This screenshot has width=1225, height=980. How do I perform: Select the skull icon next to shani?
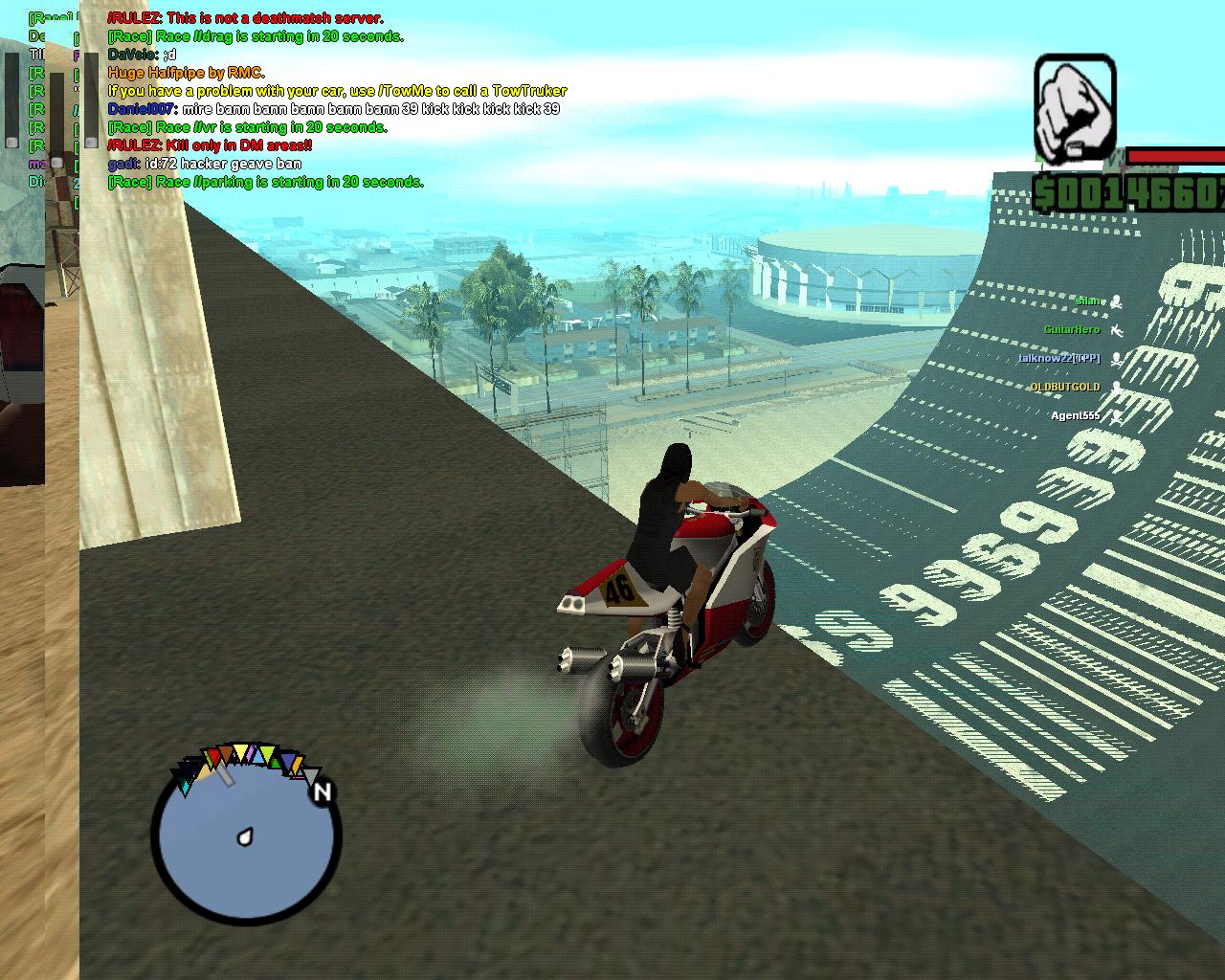point(1116,302)
